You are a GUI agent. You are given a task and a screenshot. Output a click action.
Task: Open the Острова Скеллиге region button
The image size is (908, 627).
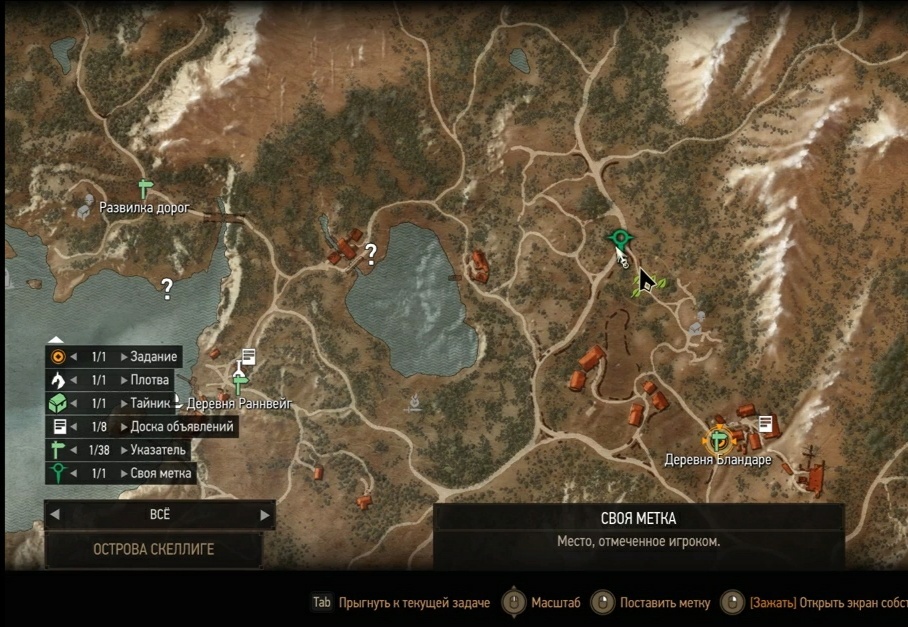153,549
